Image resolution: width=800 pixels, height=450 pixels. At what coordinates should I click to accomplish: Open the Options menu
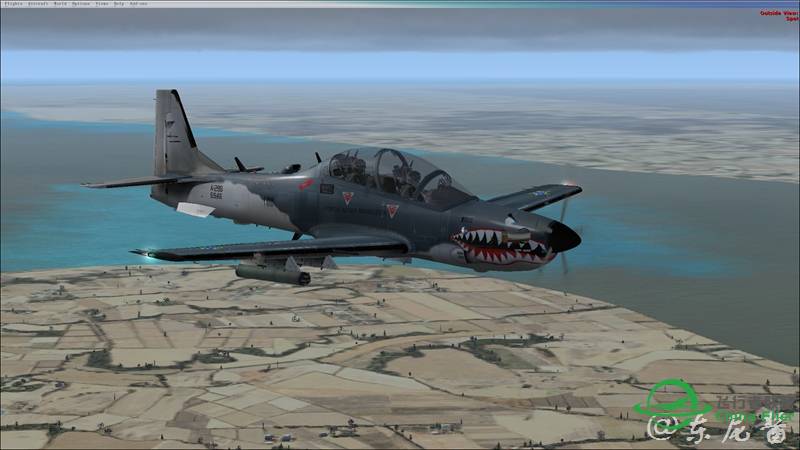[77, 3]
